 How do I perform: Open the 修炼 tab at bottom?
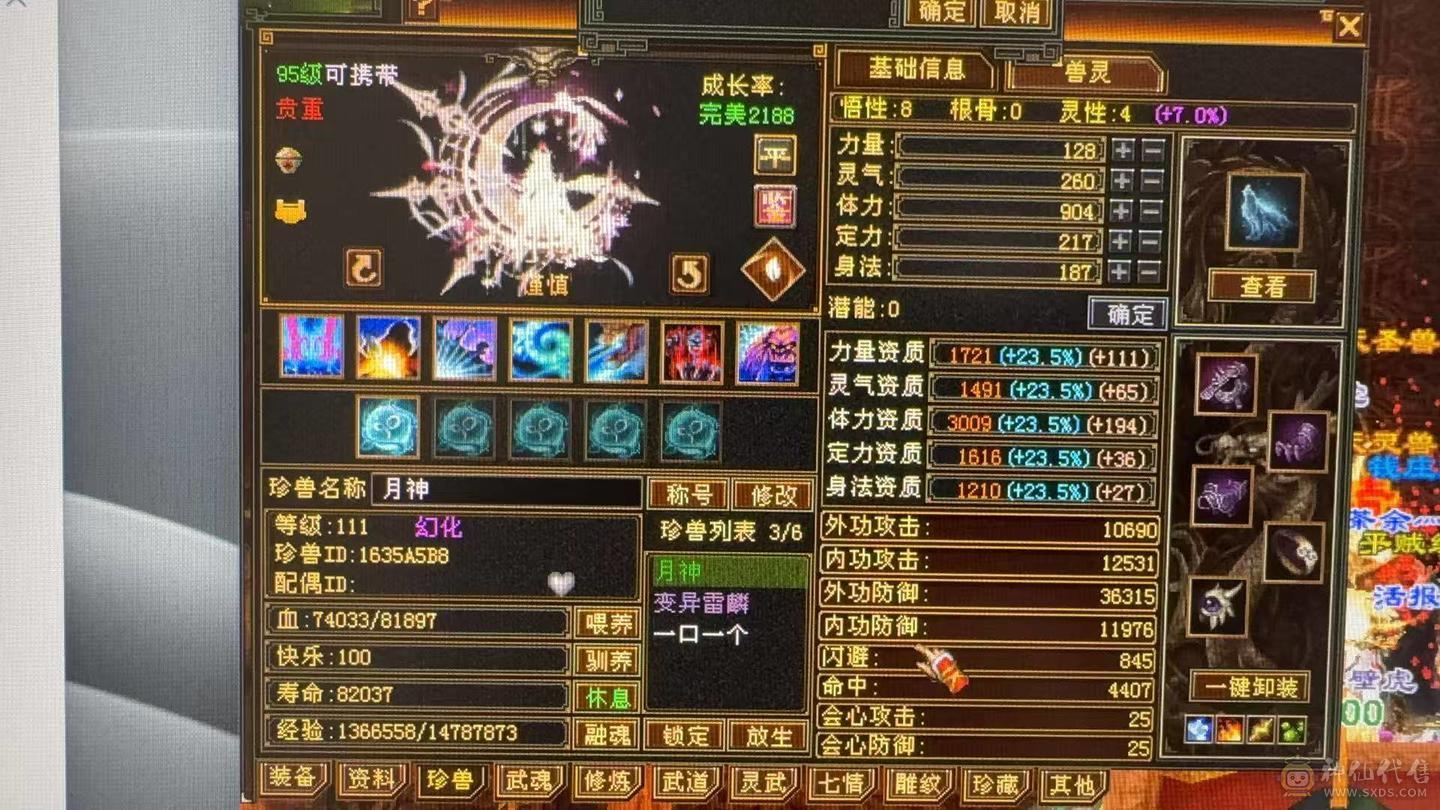[607, 784]
